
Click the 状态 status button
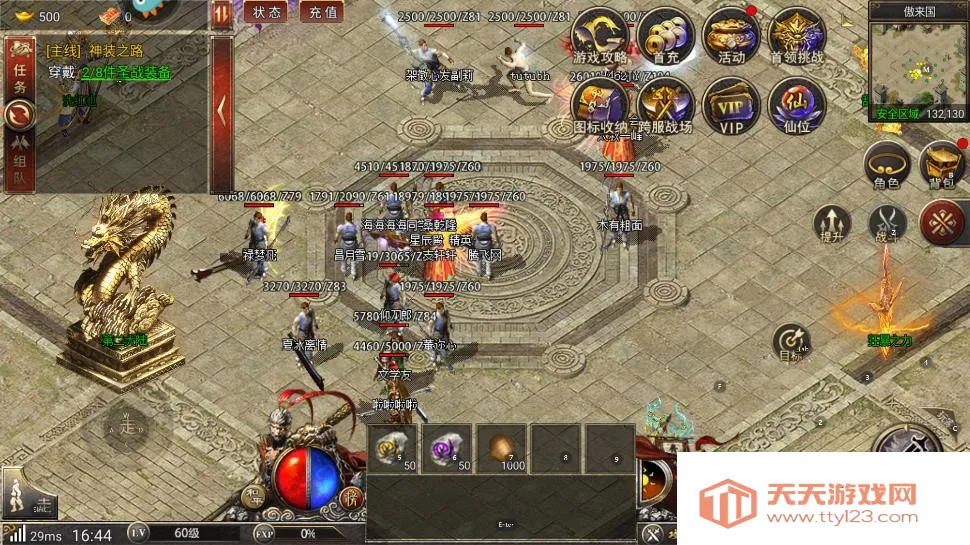pyautogui.click(x=266, y=12)
